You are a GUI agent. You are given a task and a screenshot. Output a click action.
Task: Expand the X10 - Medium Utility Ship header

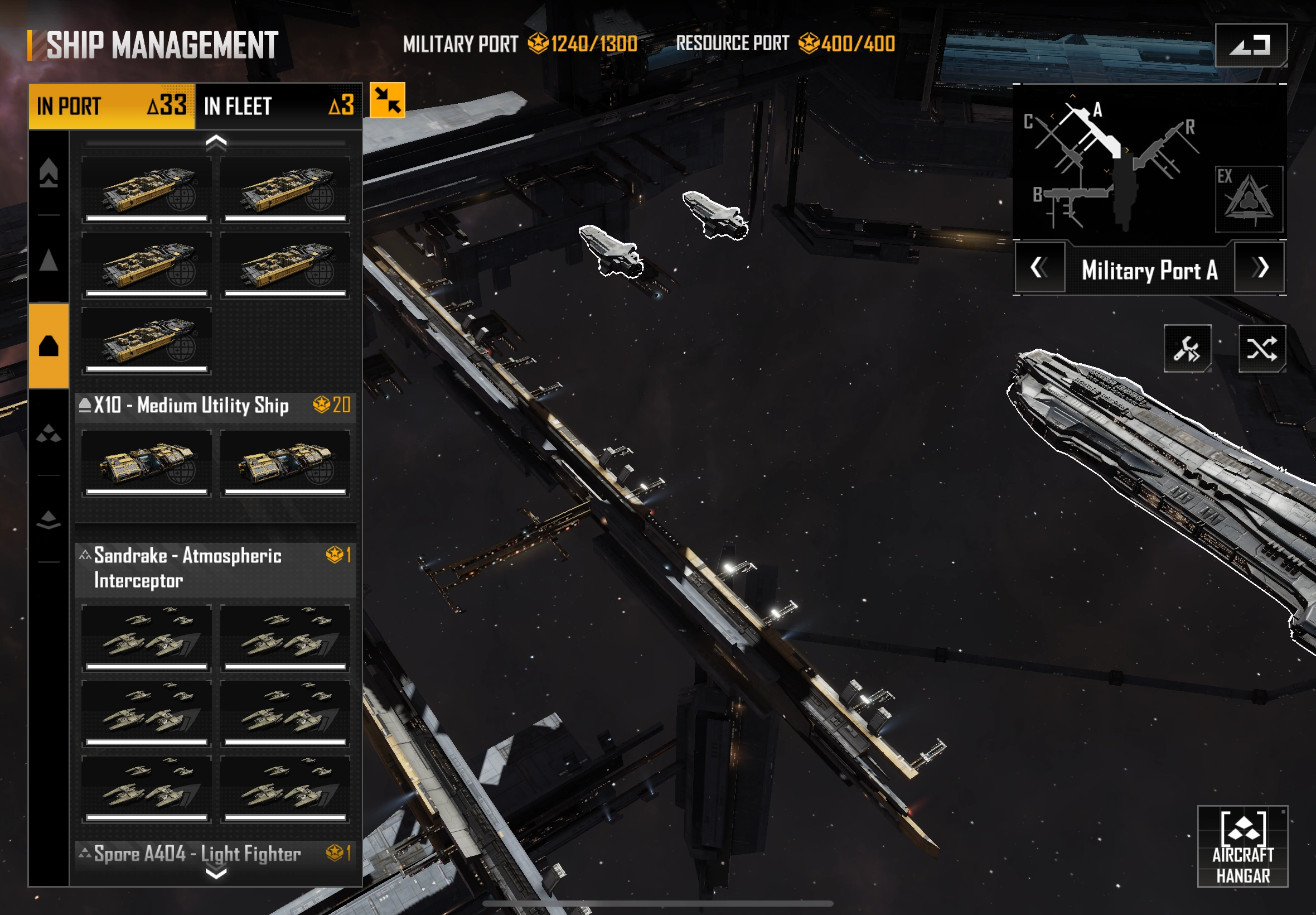pyautogui.click(x=215, y=406)
